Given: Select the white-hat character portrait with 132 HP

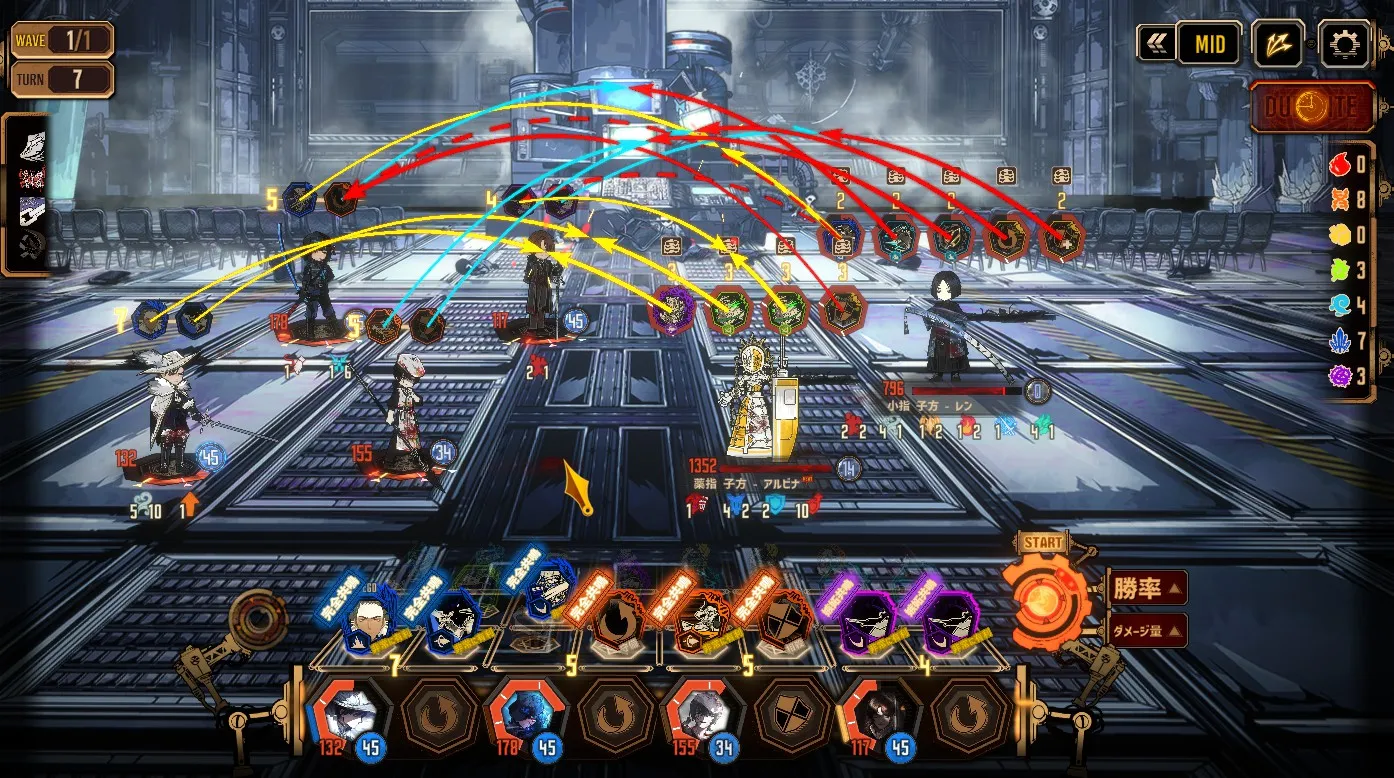Looking at the screenshot, I should point(345,713).
